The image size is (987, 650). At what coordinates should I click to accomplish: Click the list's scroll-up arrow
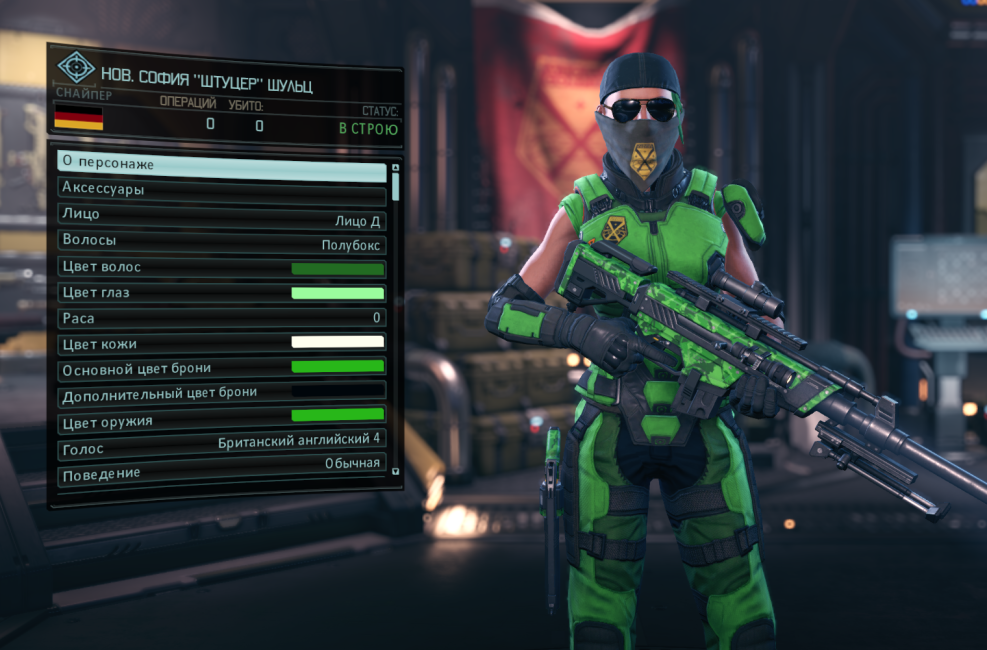point(396,167)
